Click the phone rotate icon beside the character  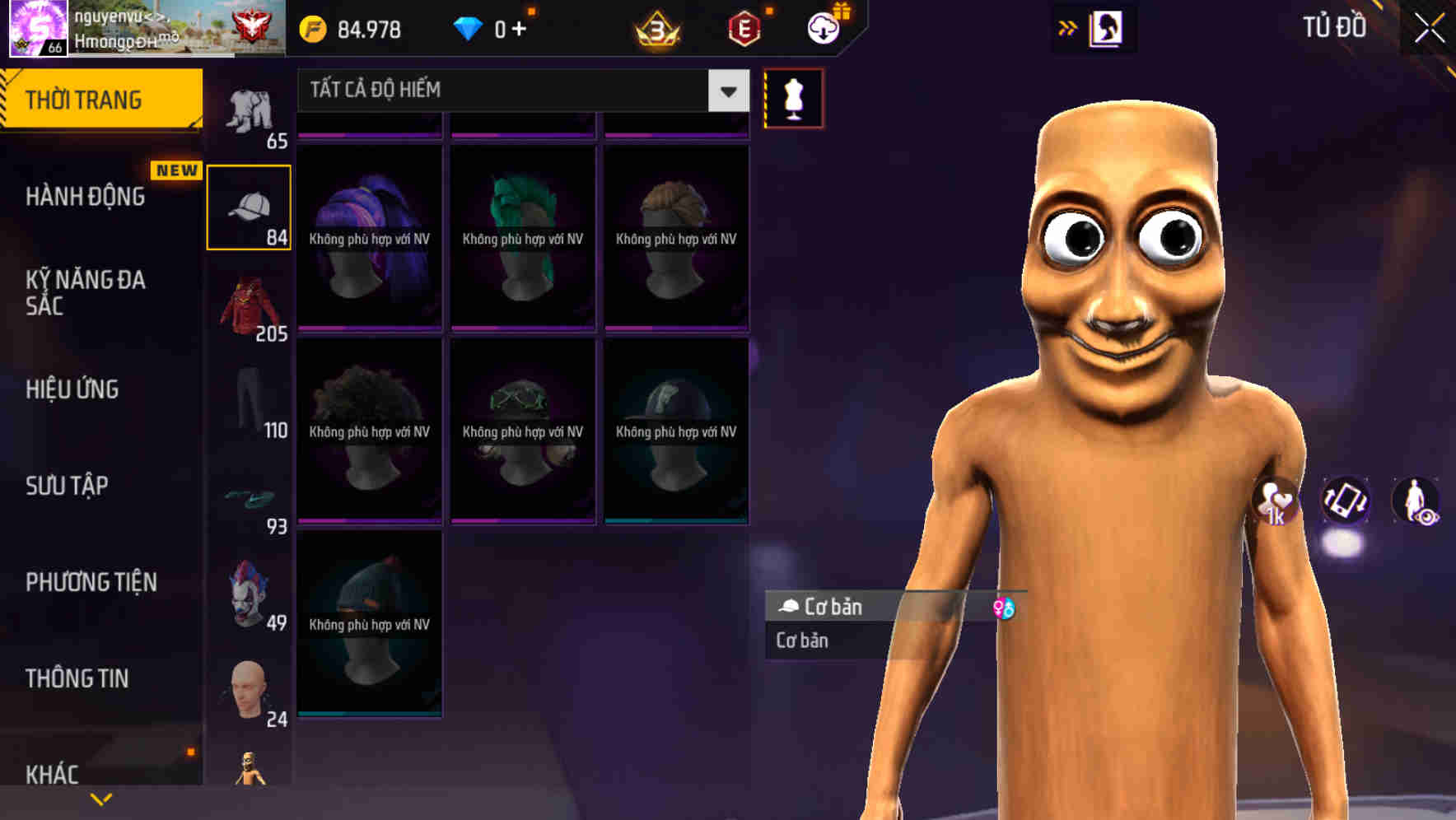[1346, 502]
